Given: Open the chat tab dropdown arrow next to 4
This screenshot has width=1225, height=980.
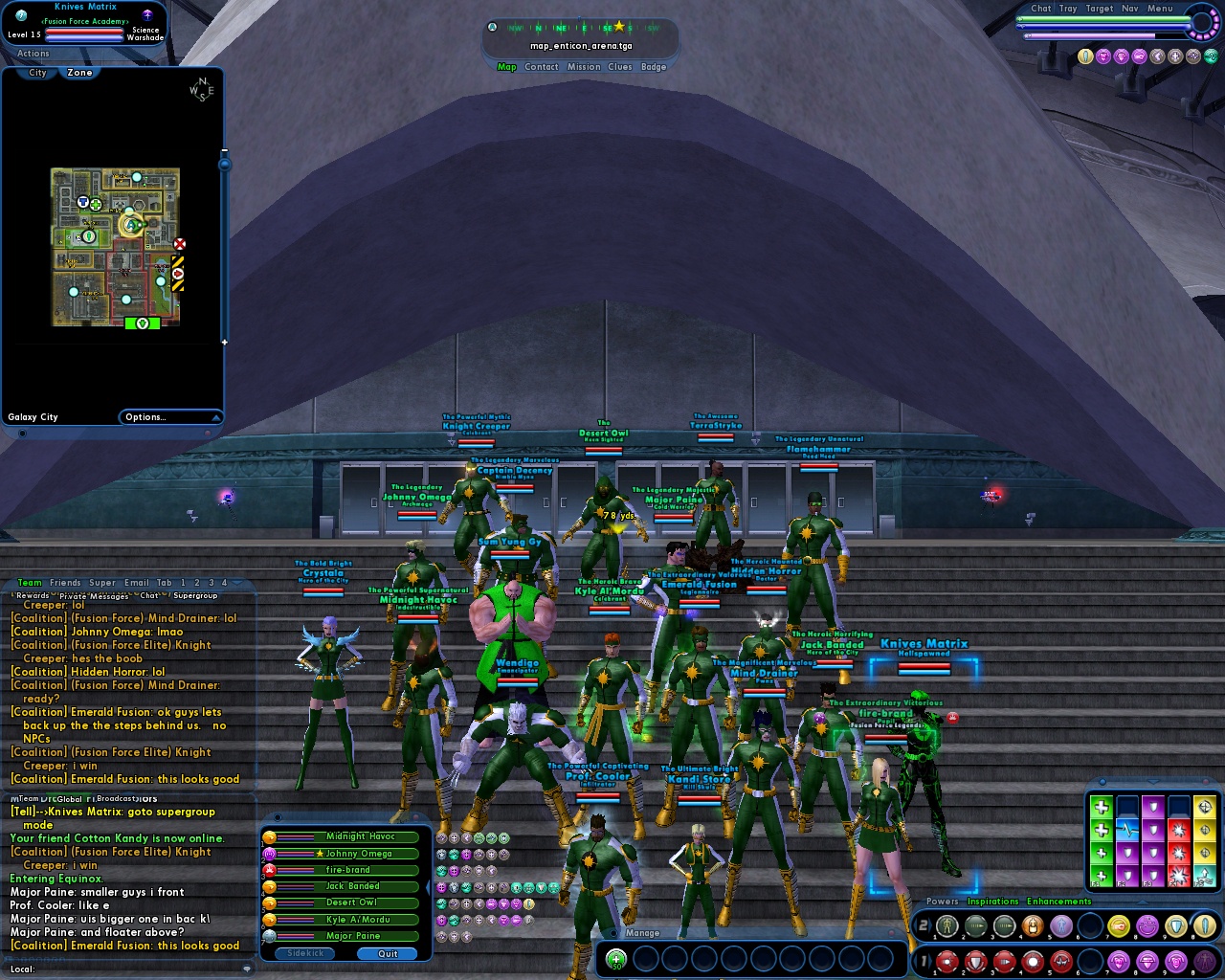Looking at the screenshot, I should click(x=237, y=581).
